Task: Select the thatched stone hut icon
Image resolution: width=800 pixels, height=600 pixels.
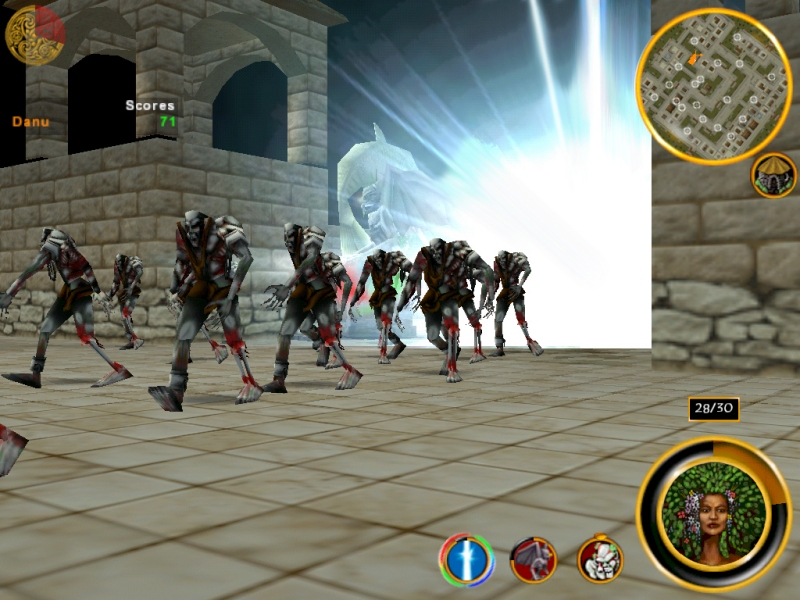Action: pyautogui.click(x=773, y=175)
